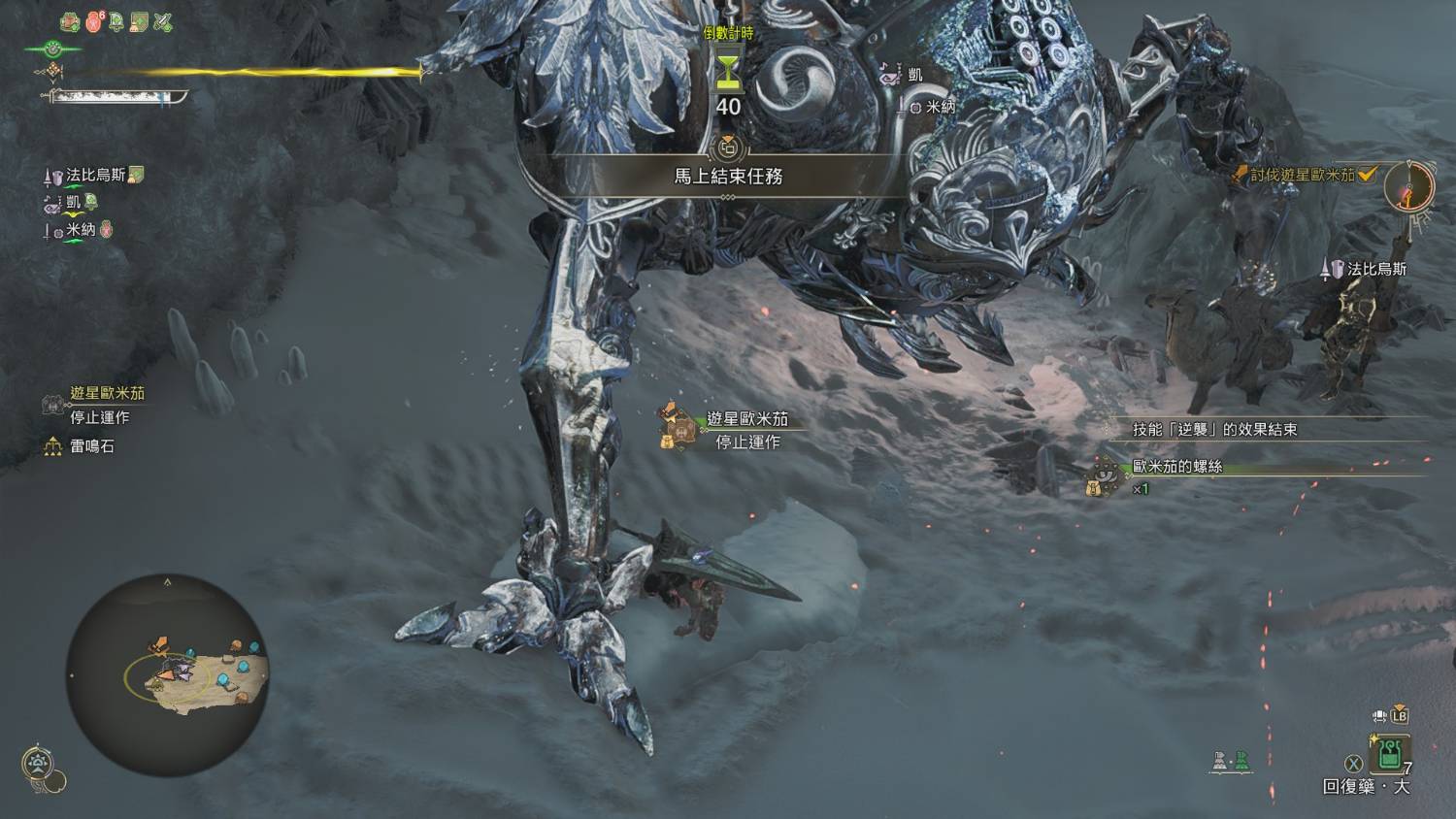The height and width of the screenshot is (819, 1456).
Task: Click the 技能「逆襲」的效果結束 notification
Action: pos(1214,429)
